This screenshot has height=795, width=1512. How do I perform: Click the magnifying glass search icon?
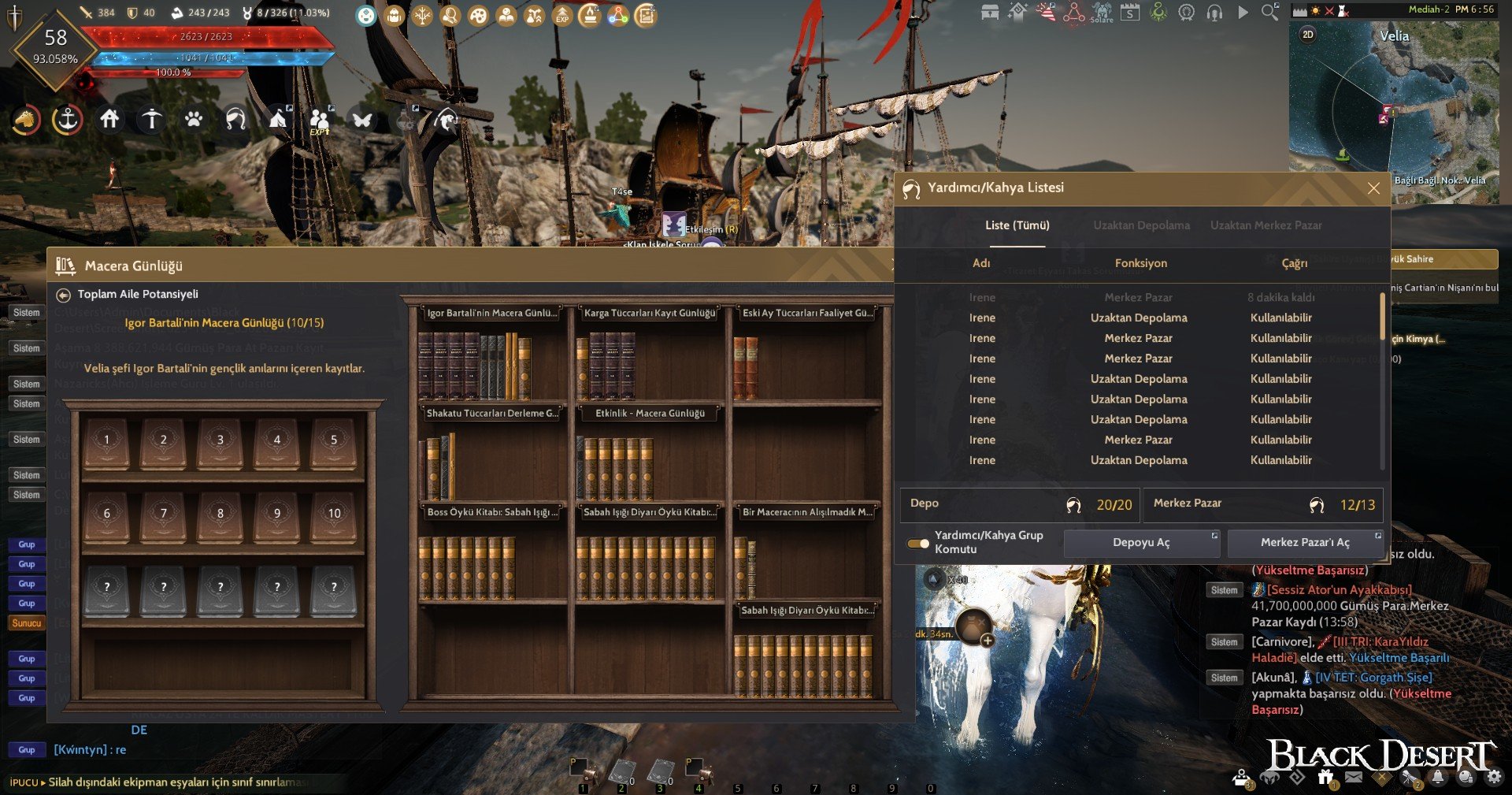[1269, 13]
